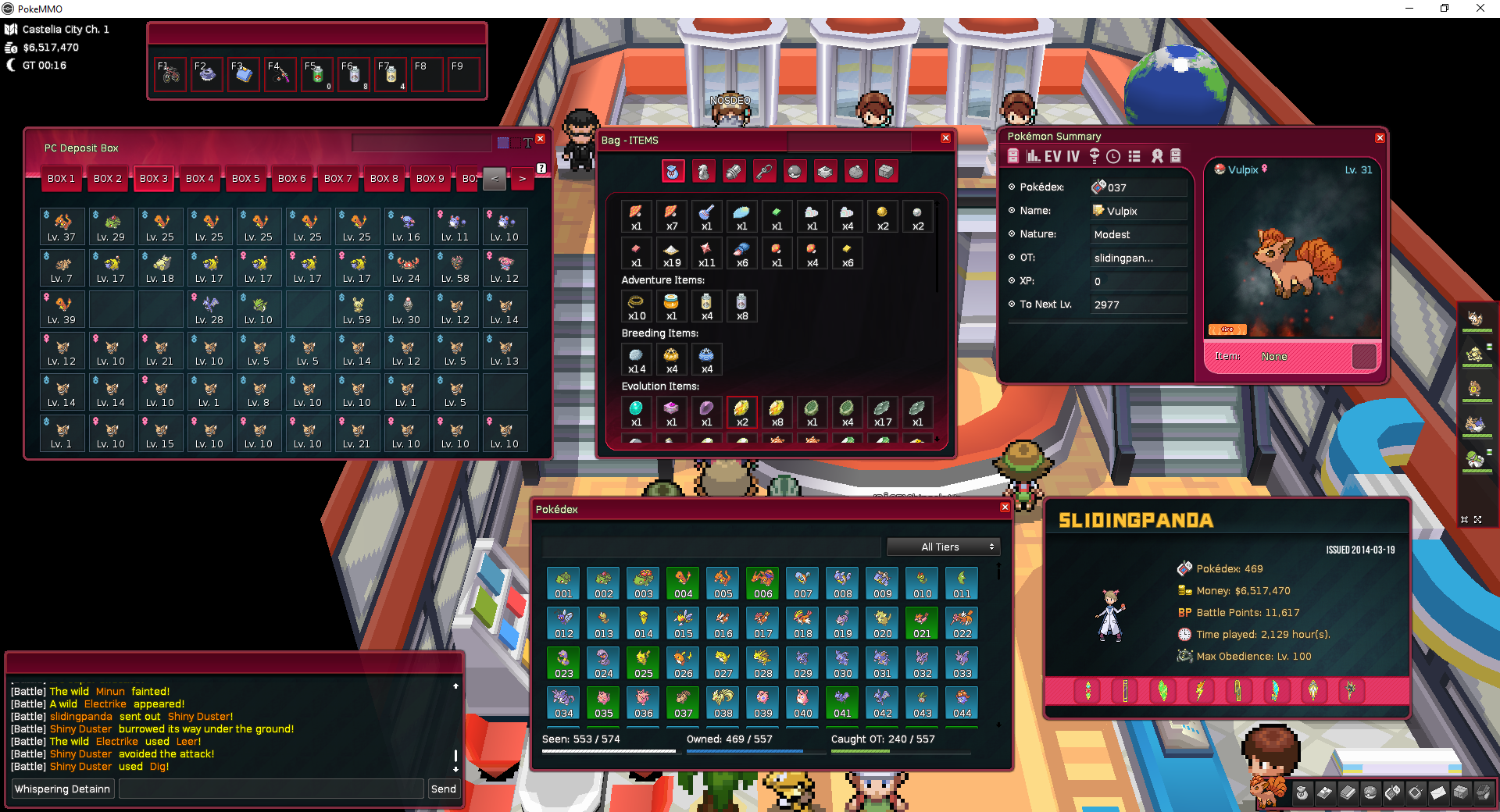Image resolution: width=1500 pixels, height=812 pixels.
Task: Open the All Tiers dropdown
Action: (x=944, y=547)
